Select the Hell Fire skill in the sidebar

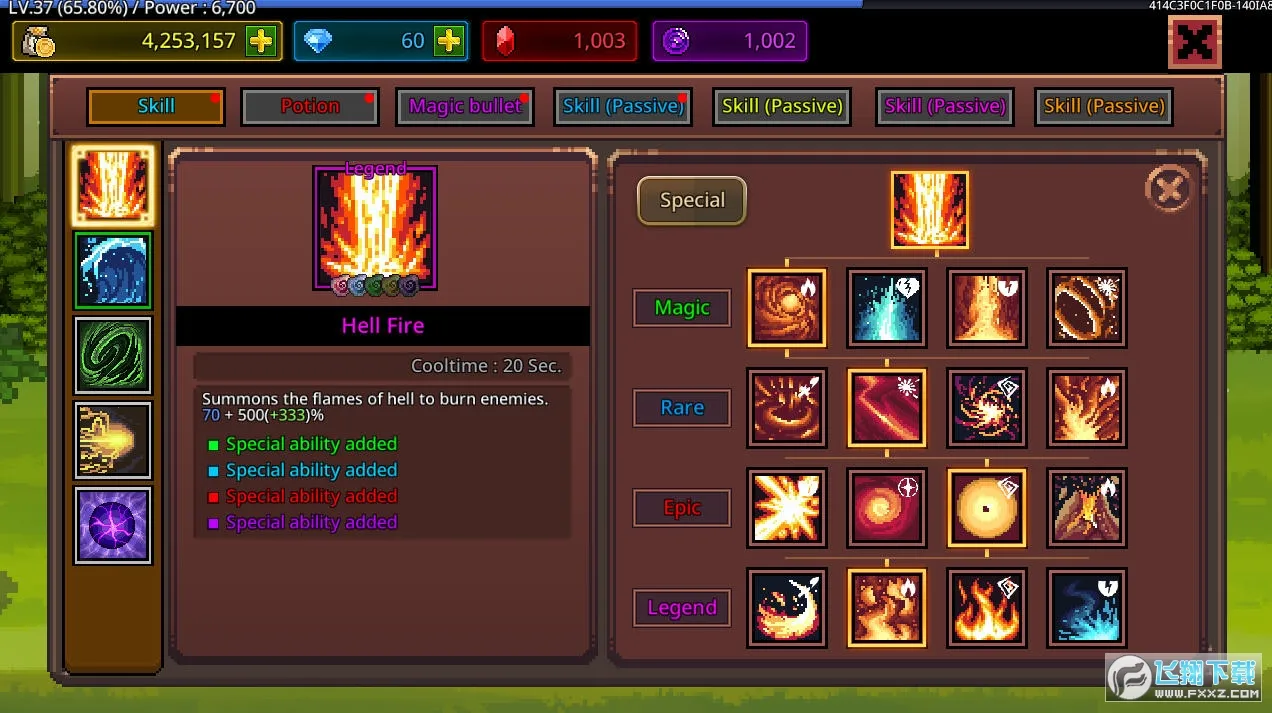point(113,186)
